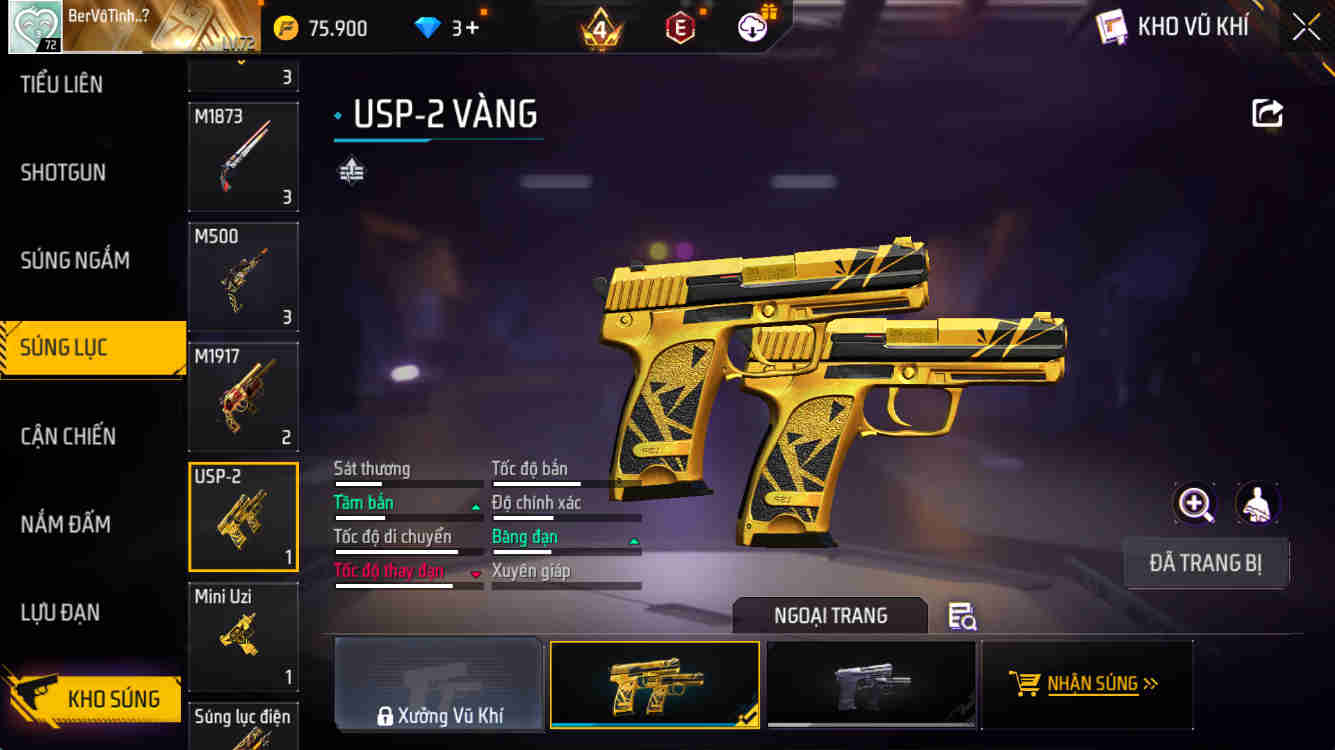
Task: Select the Mini Uzi weapon thumbnail
Action: (x=243, y=637)
